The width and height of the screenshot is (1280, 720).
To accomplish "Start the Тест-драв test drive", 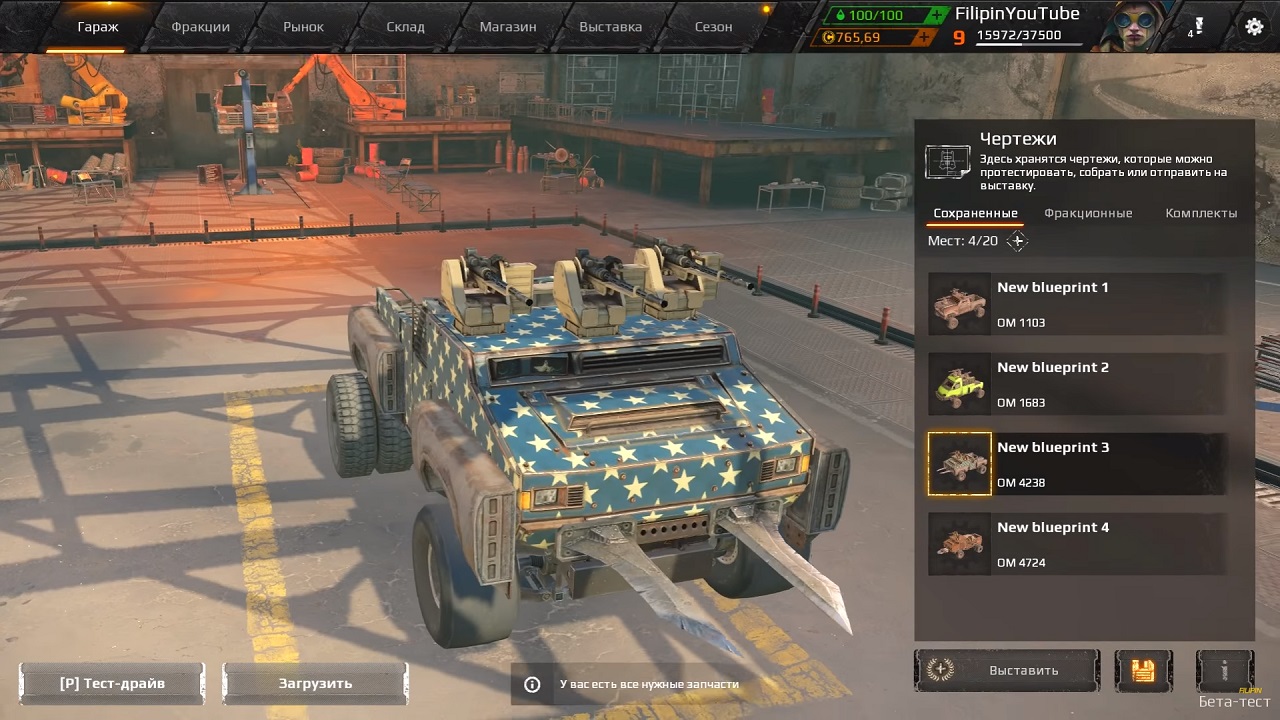I will [112, 683].
